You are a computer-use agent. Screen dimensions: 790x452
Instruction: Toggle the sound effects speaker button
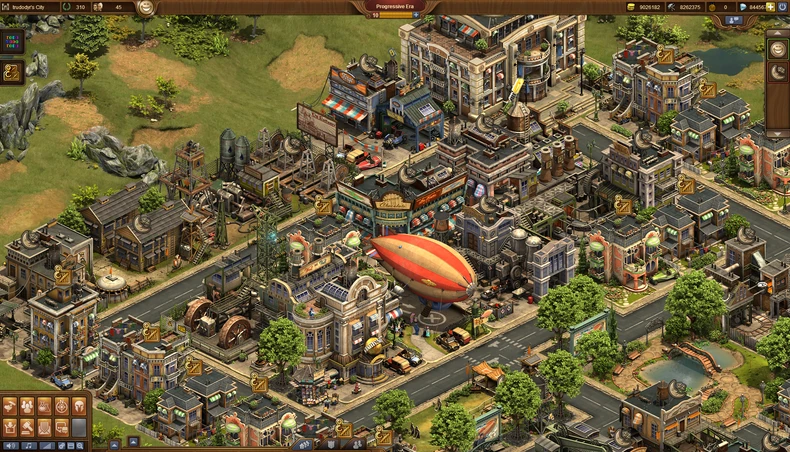point(10,445)
